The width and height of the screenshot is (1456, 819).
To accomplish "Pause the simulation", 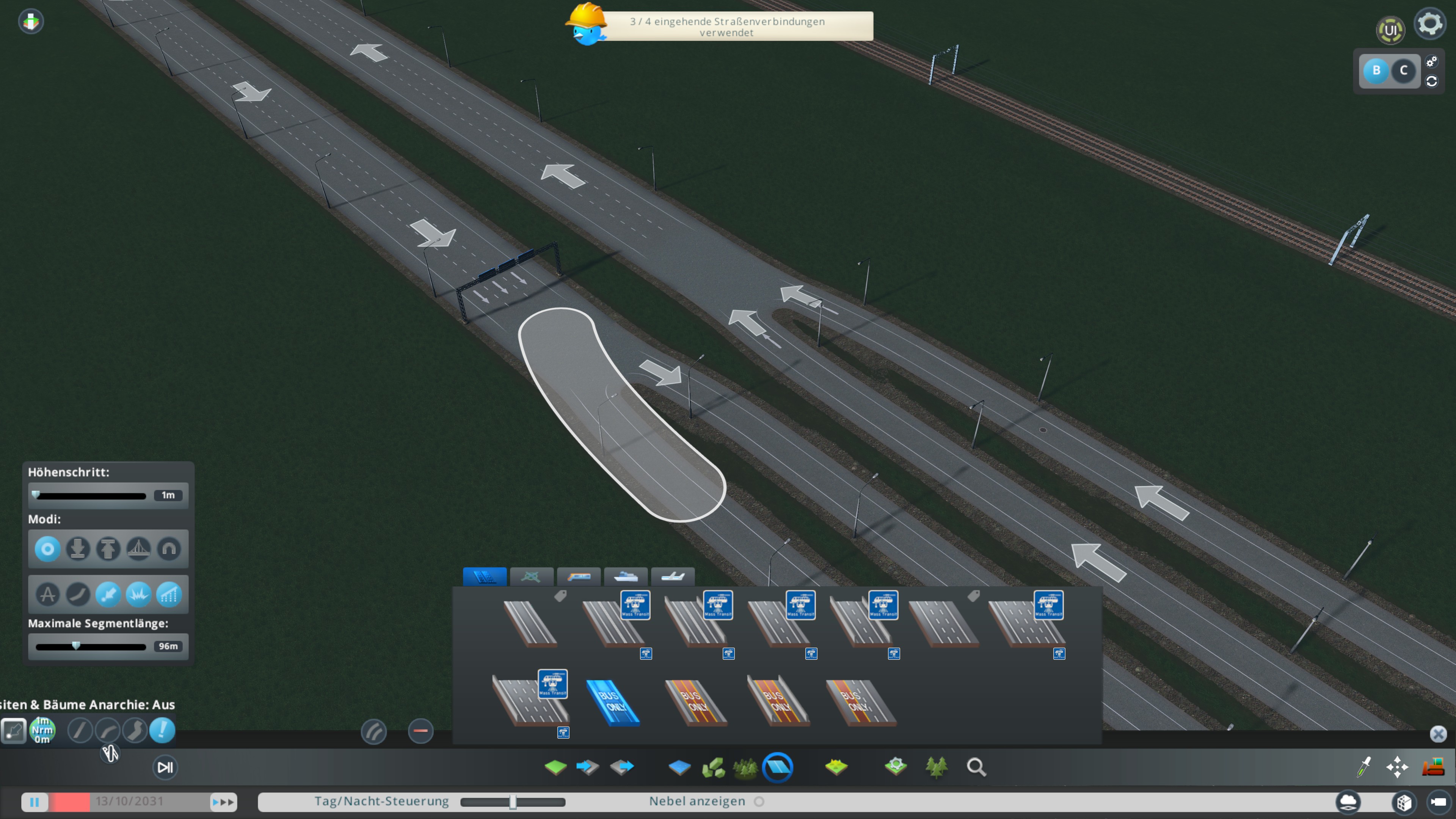I will pyautogui.click(x=35, y=802).
